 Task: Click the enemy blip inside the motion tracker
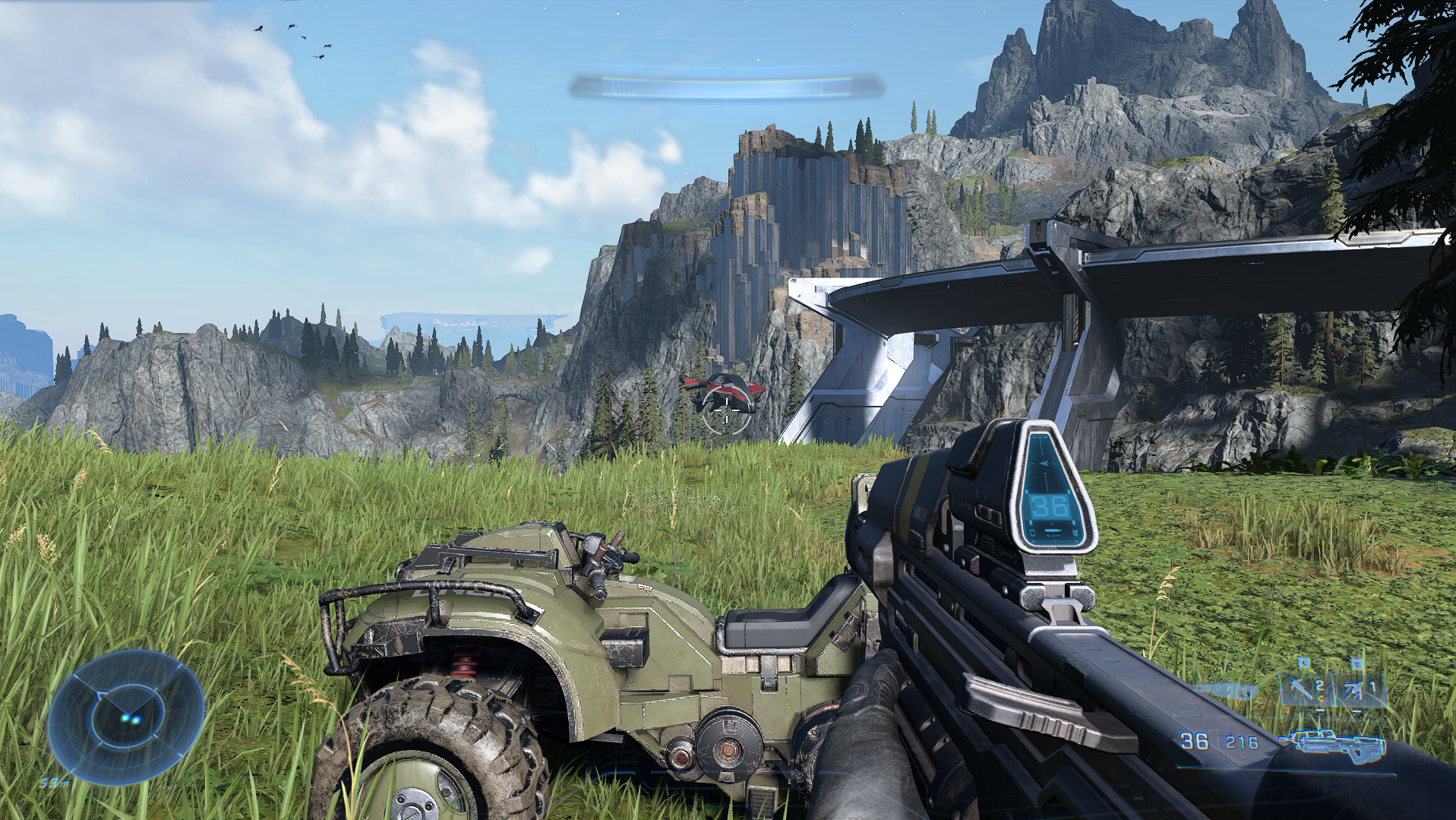click(131, 718)
